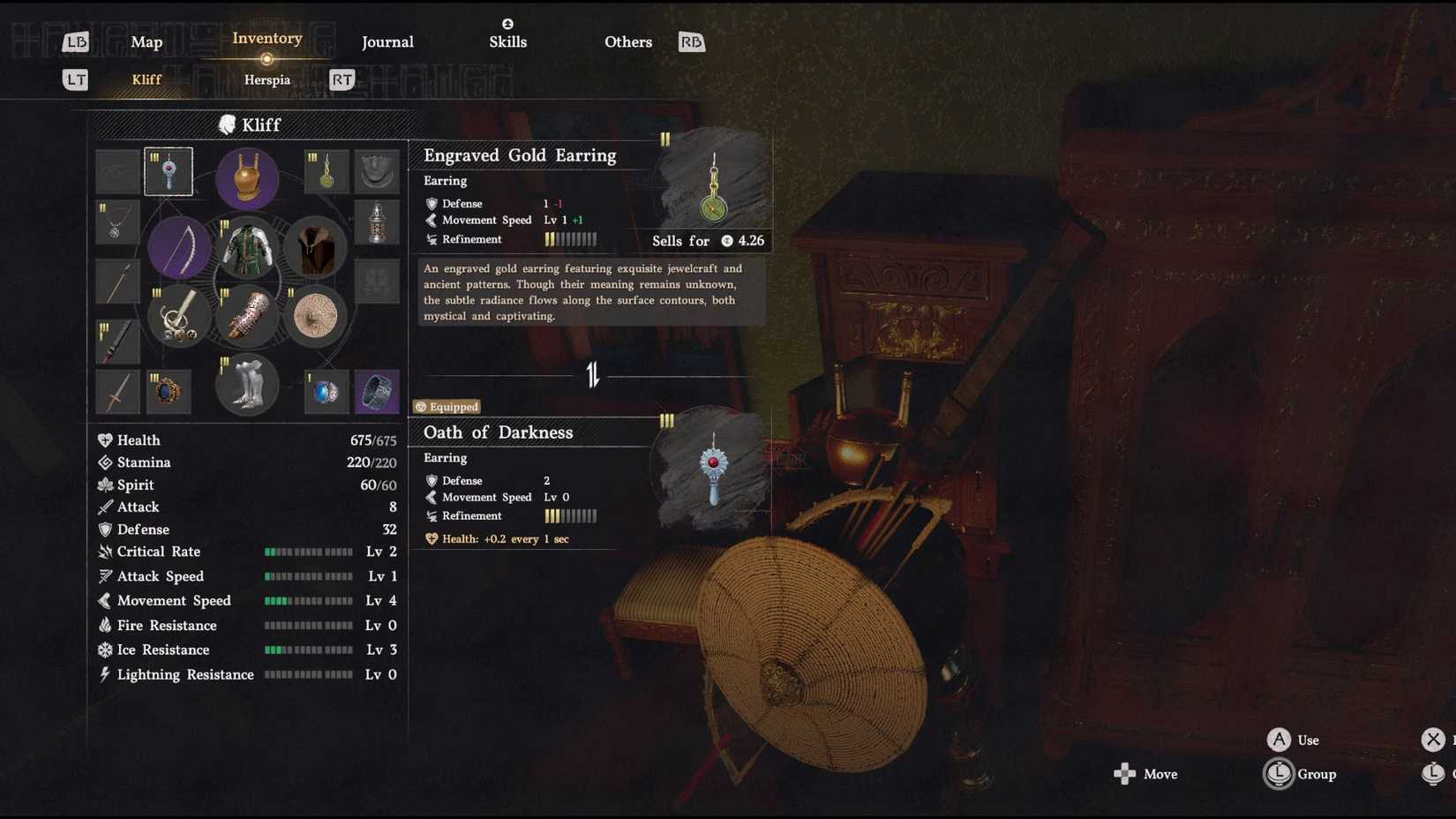Select the equipped bow icon
The height and width of the screenshot is (819, 1456).
180,248
